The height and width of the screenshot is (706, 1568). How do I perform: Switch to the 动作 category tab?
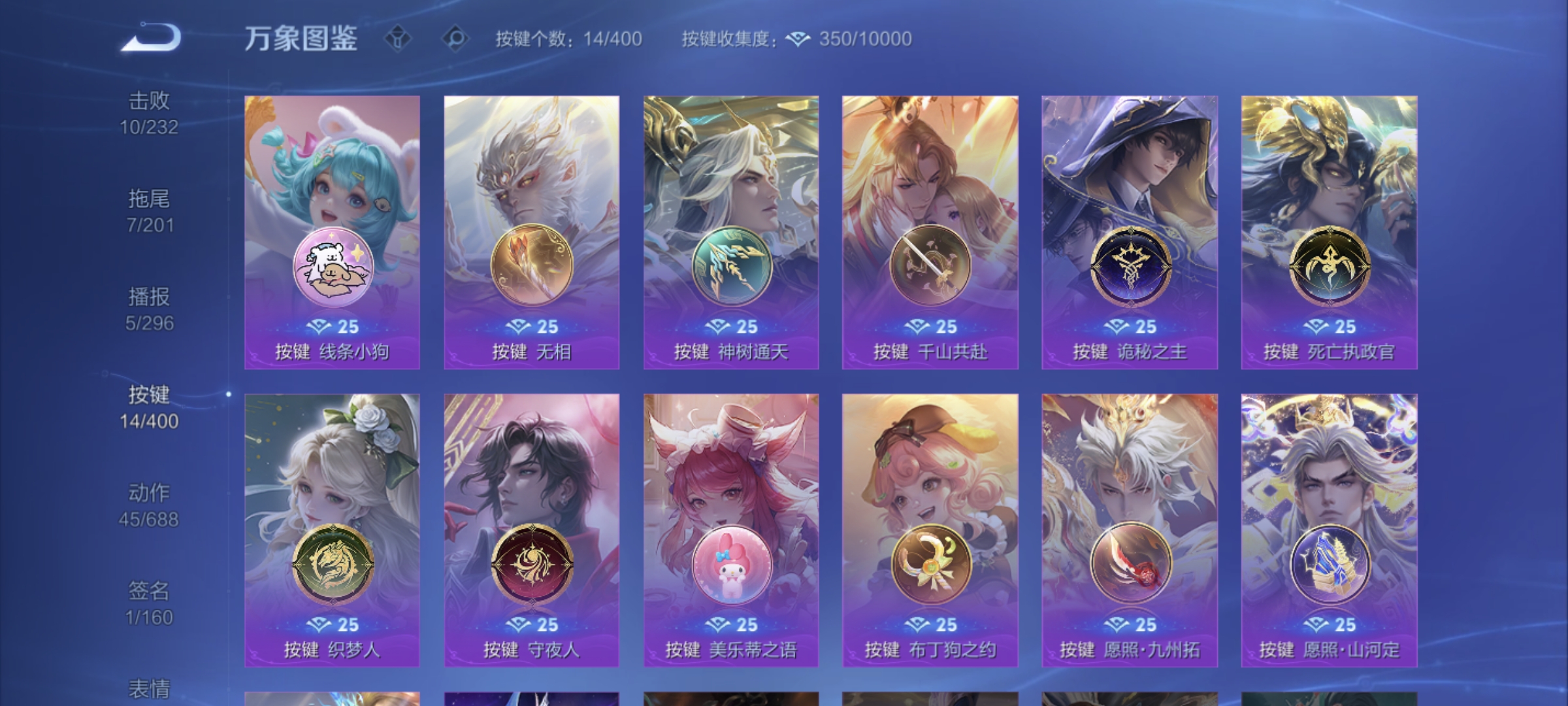[148, 507]
